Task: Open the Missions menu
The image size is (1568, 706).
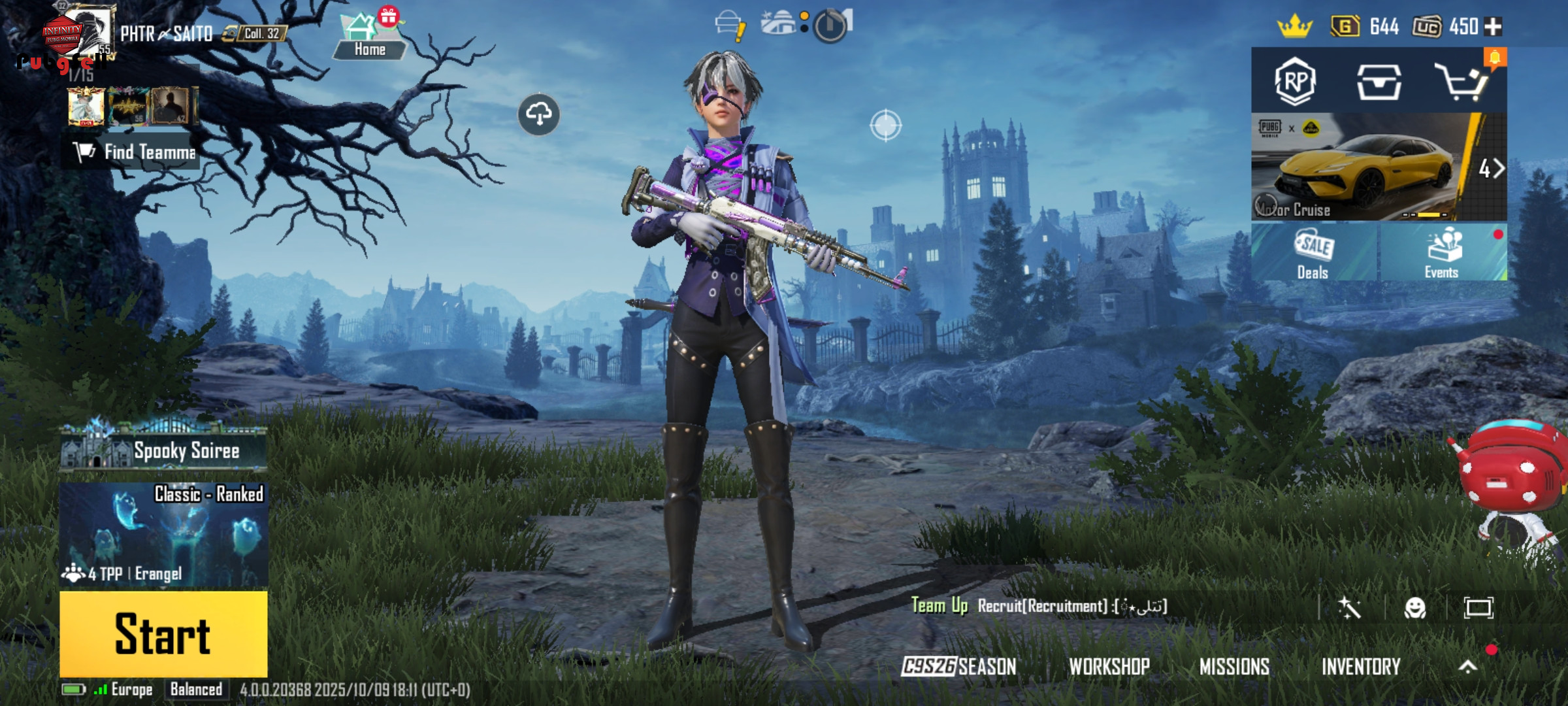Action: (x=1234, y=666)
